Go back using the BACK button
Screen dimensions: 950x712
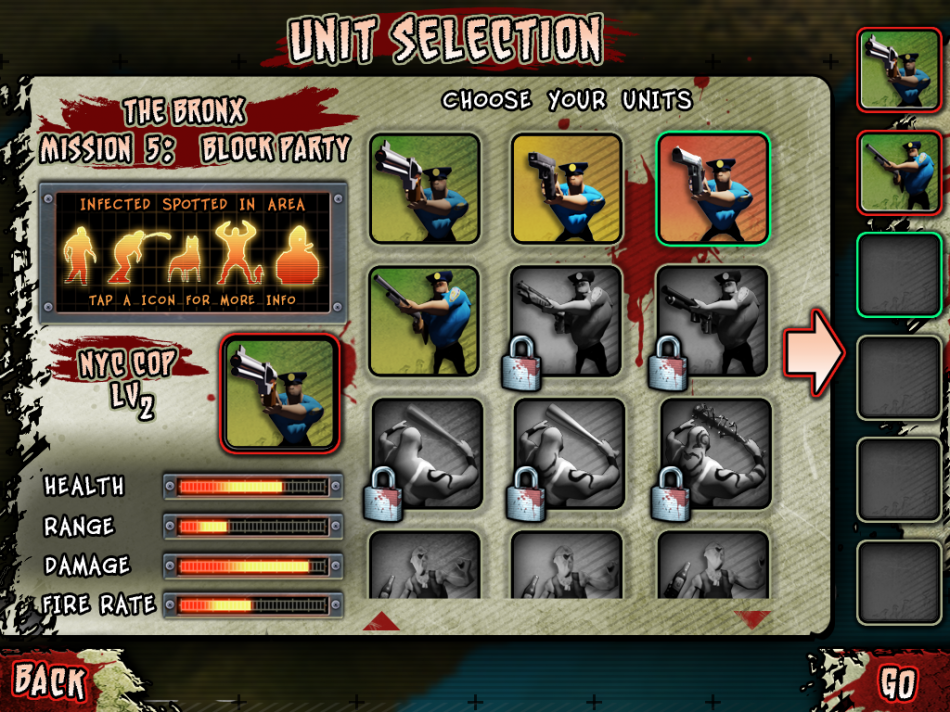(x=50, y=682)
